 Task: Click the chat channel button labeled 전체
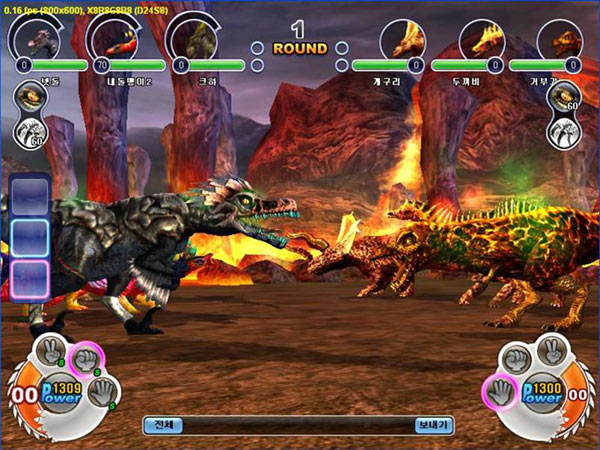pos(163,425)
